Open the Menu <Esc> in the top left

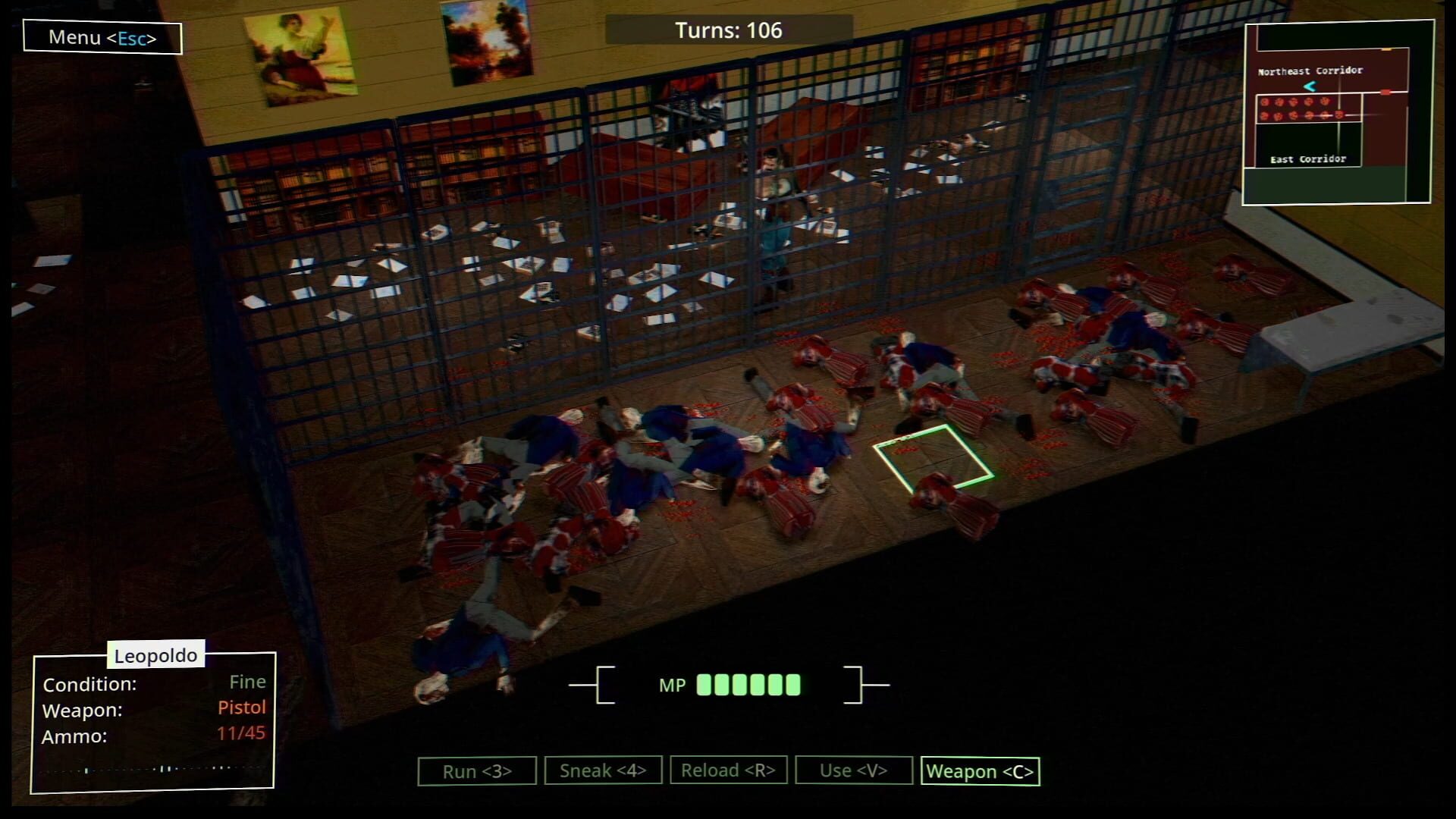pos(102,37)
